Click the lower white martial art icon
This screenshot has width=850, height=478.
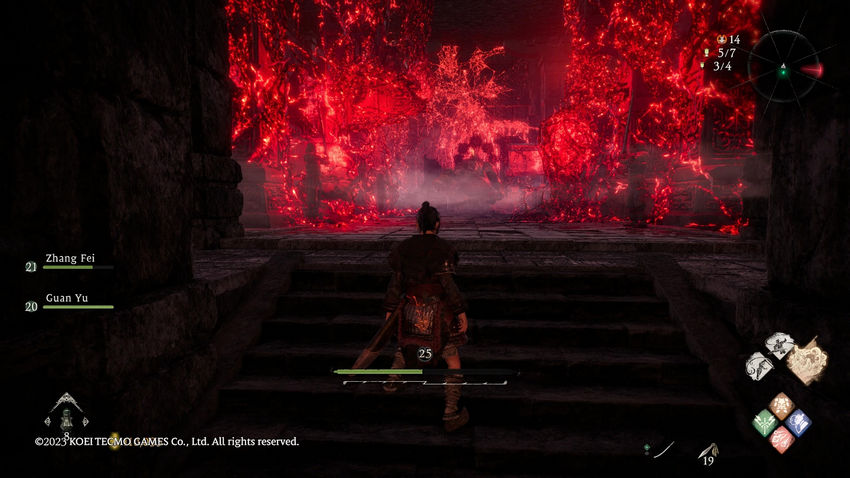pyautogui.click(x=757, y=365)
